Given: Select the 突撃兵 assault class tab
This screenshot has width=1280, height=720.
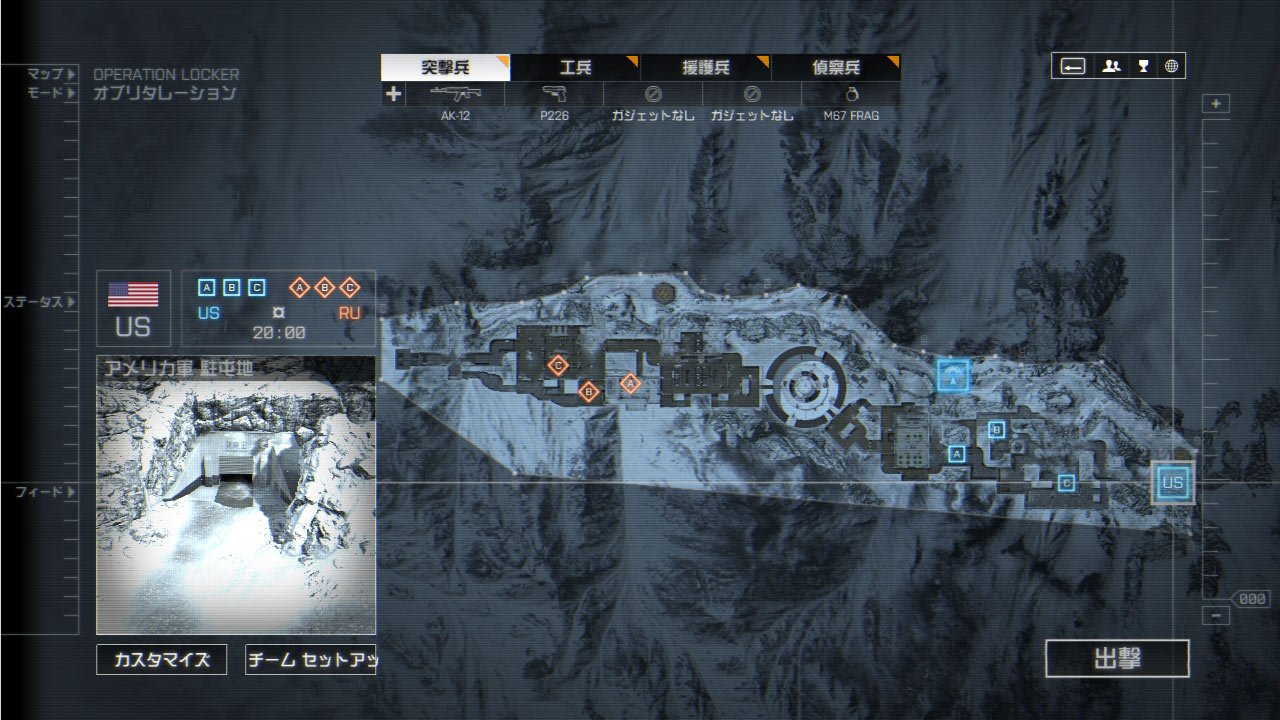Looking at the screenshot, I should click(445, 68).
